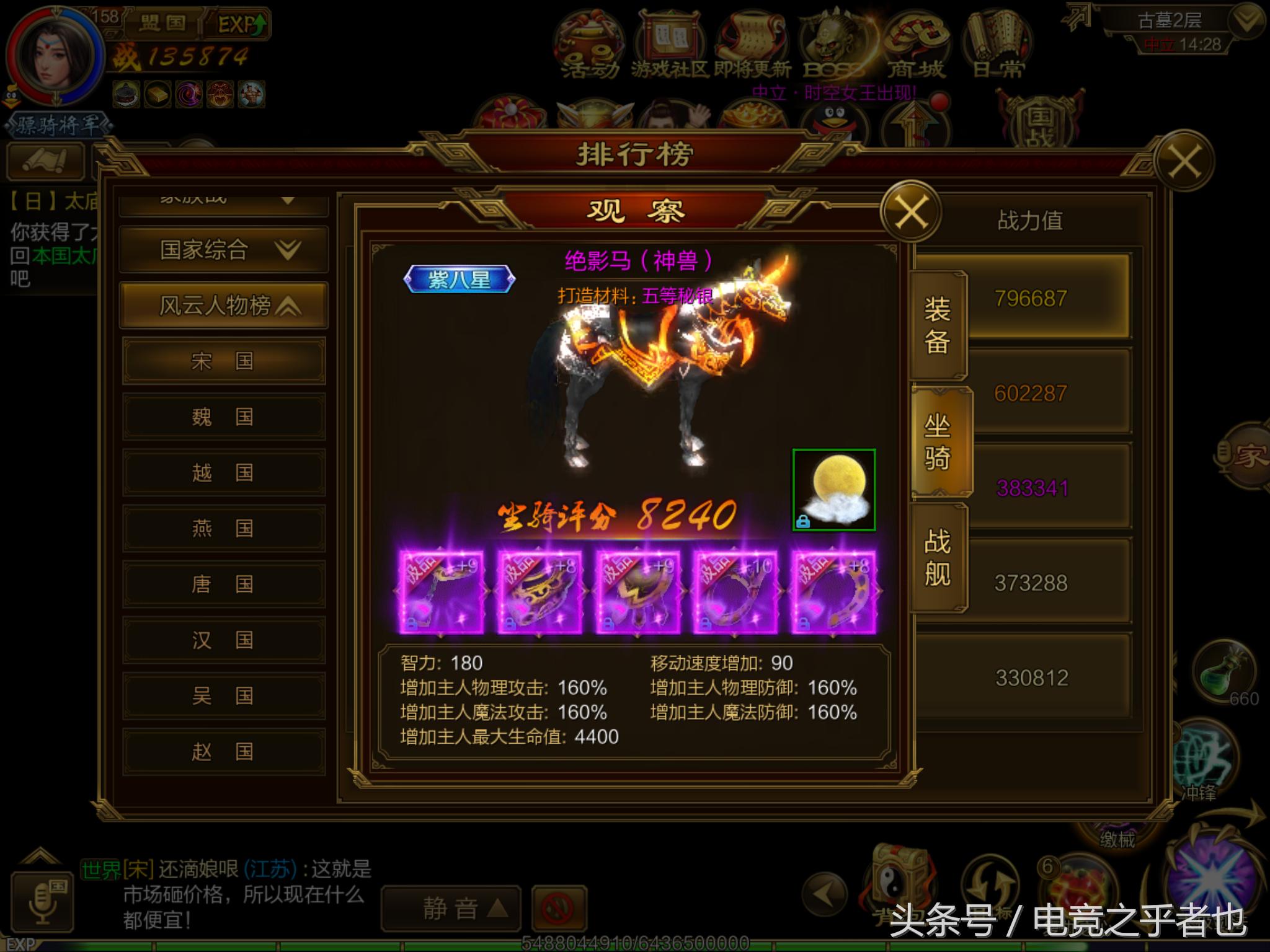Expand the 国家综合 dropdown

pyautogui.click(x=223, y=248)
